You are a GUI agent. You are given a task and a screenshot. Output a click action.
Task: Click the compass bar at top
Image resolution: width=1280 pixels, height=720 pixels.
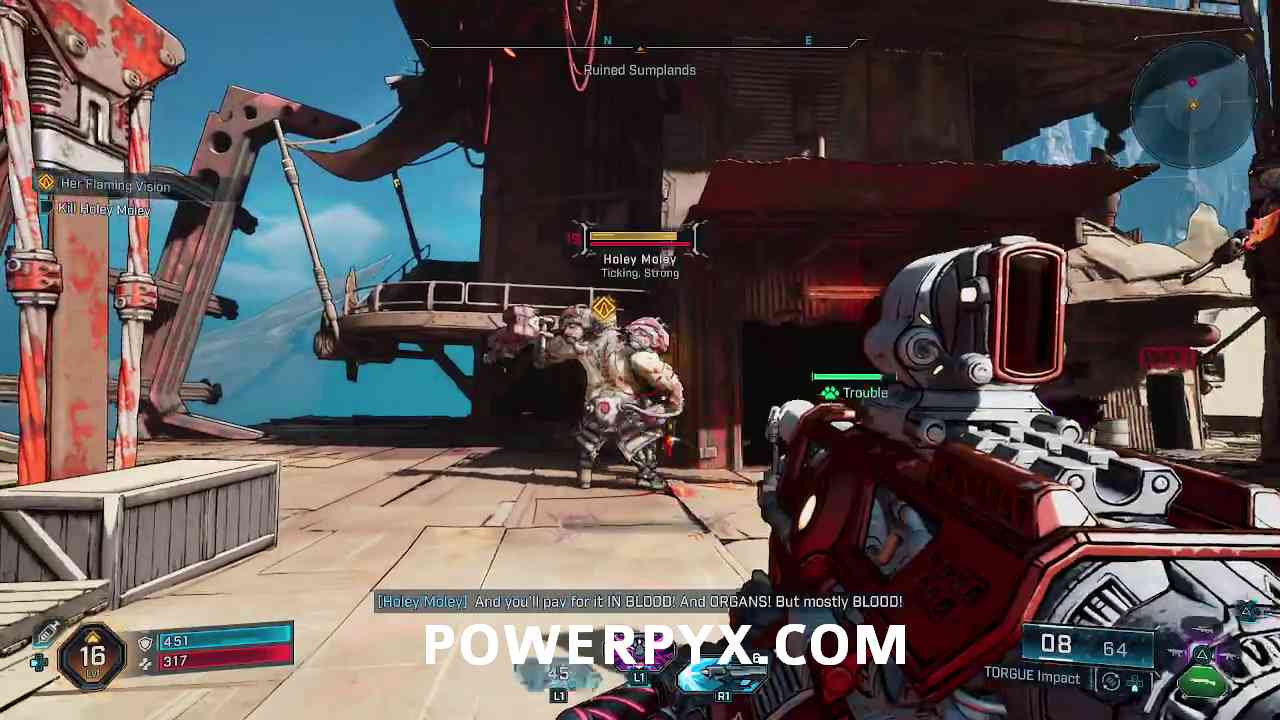[x=639, y=44]
